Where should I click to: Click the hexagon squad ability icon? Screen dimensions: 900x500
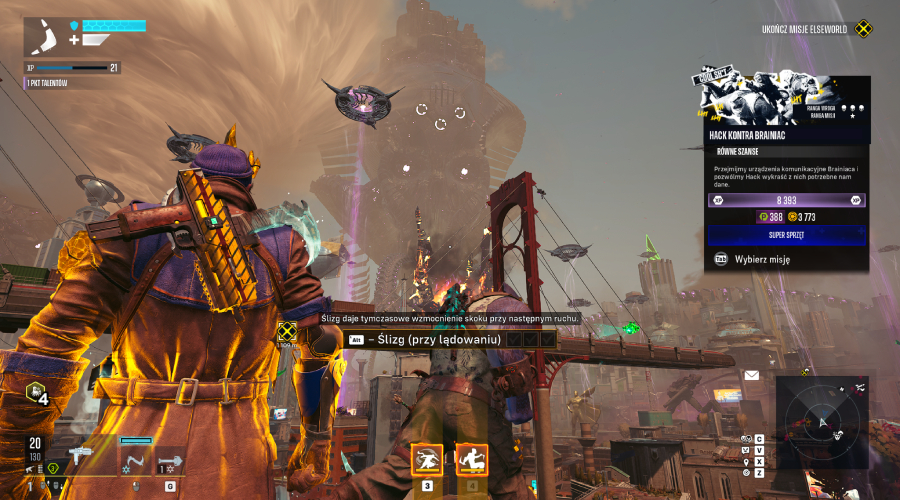37,393
